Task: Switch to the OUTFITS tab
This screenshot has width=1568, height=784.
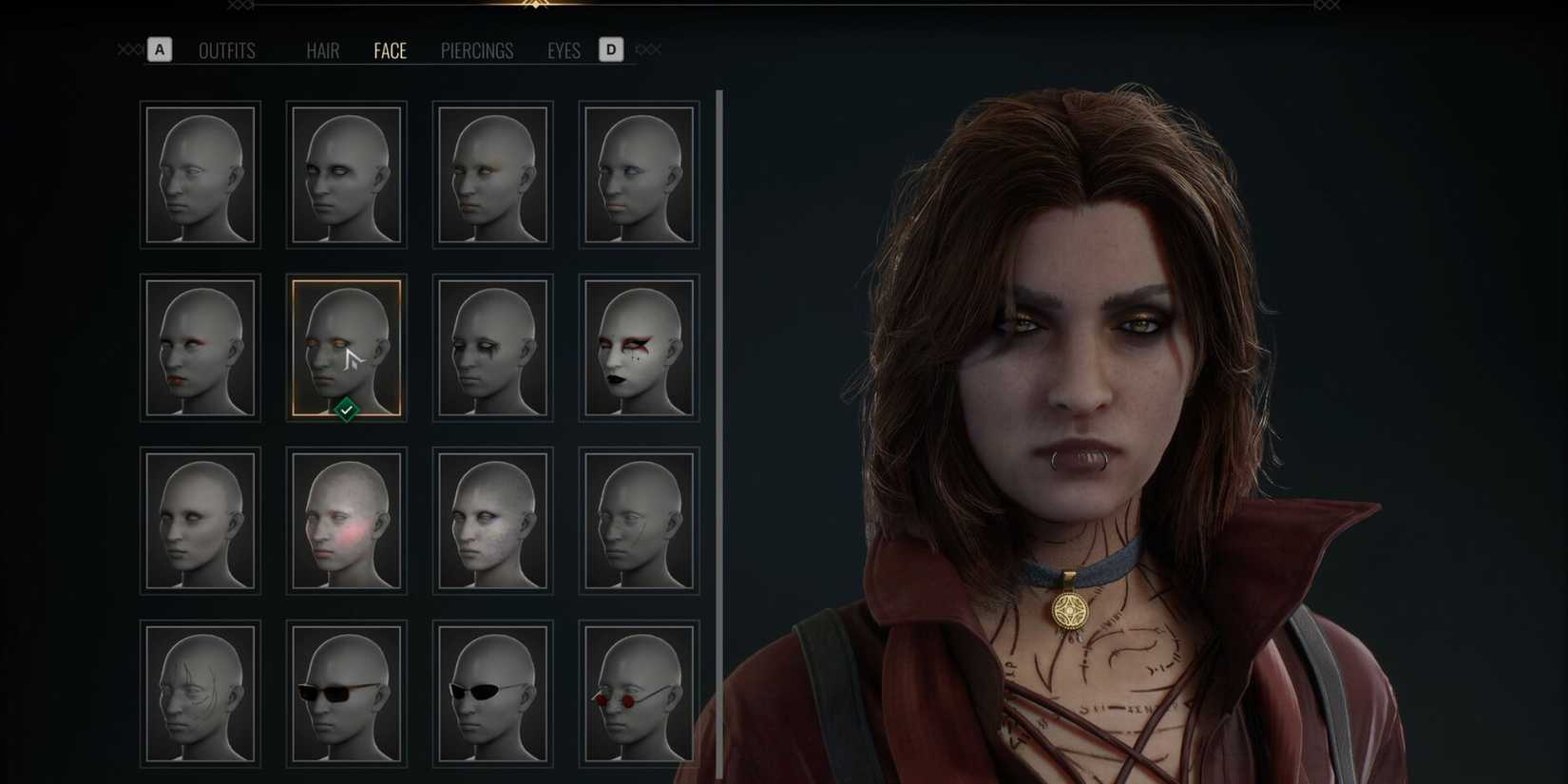Action: [x=227, y=51]
